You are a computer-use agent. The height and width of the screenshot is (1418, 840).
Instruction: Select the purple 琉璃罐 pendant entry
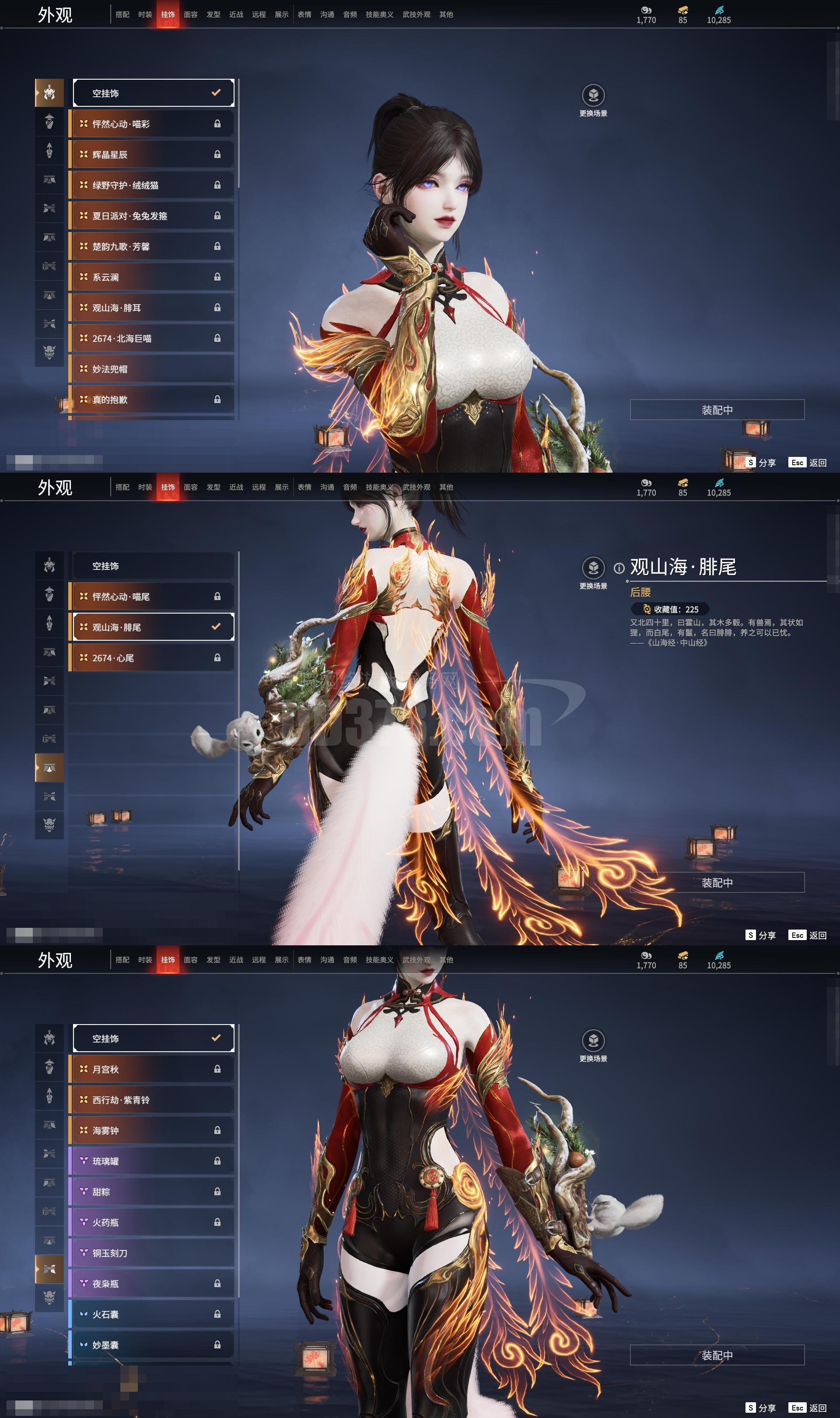(152, 1162)
